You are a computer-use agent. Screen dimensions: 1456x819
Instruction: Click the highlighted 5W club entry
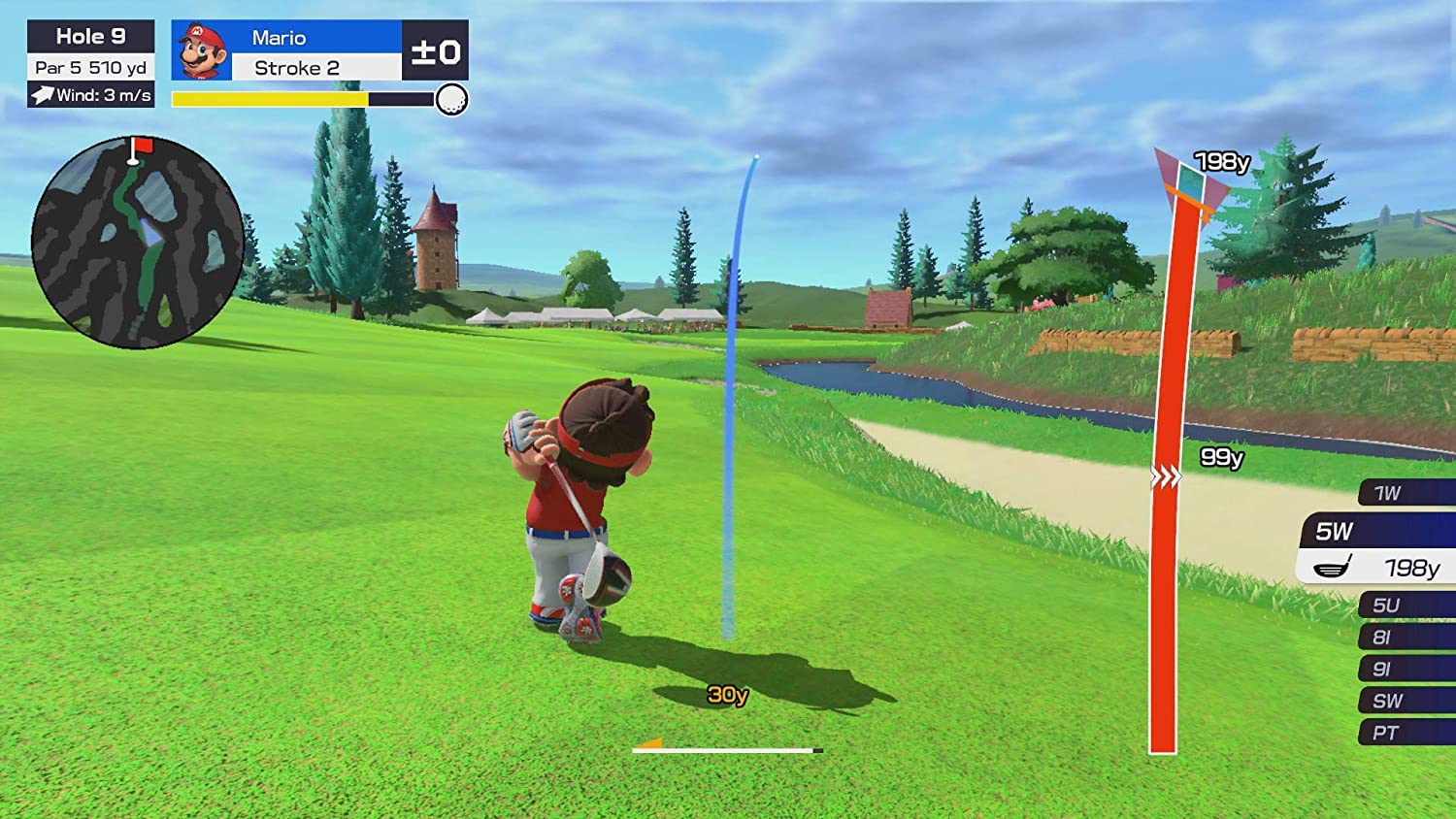point(1378,531)
